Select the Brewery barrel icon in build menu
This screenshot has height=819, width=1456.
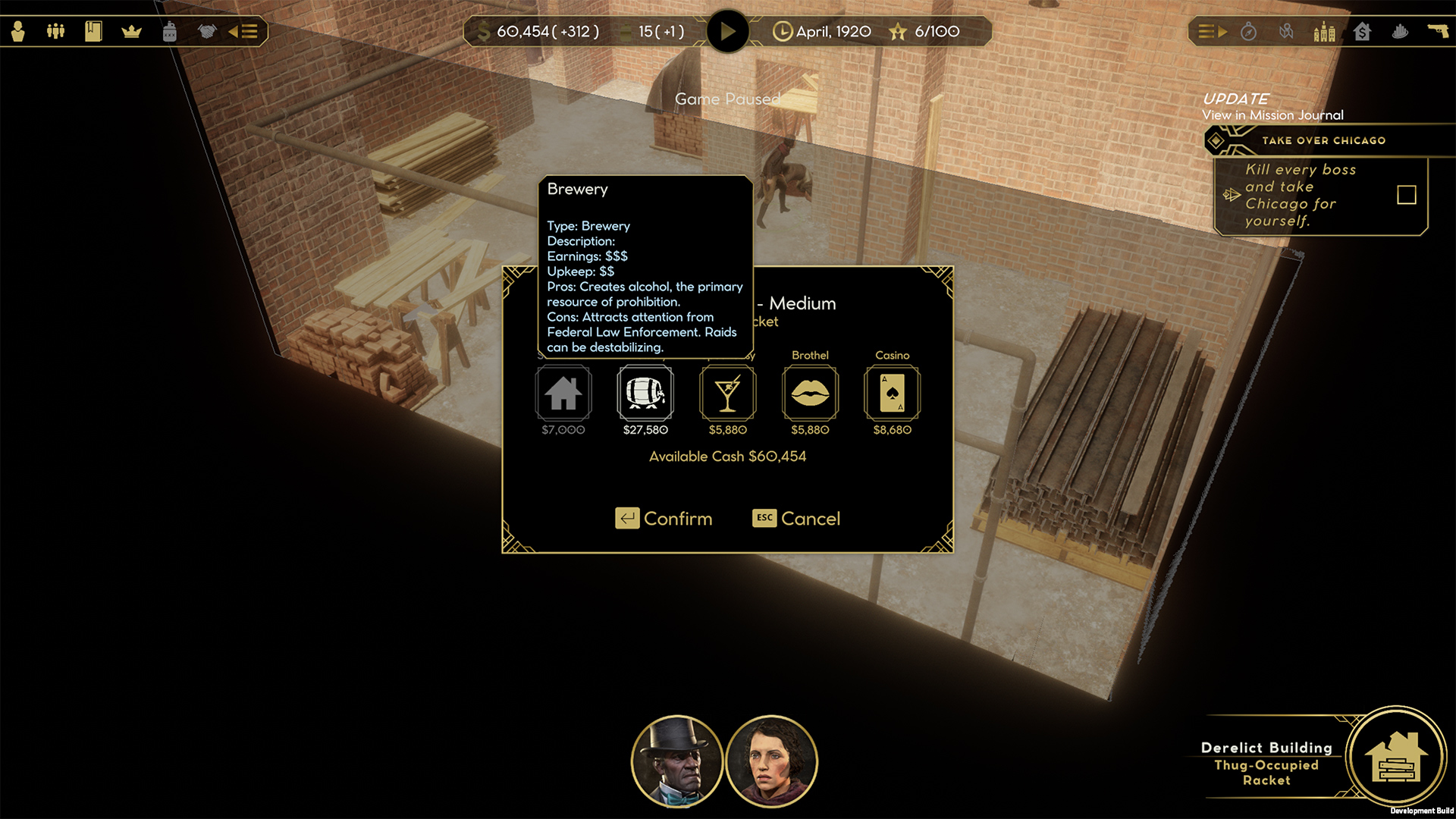(645, 393)
